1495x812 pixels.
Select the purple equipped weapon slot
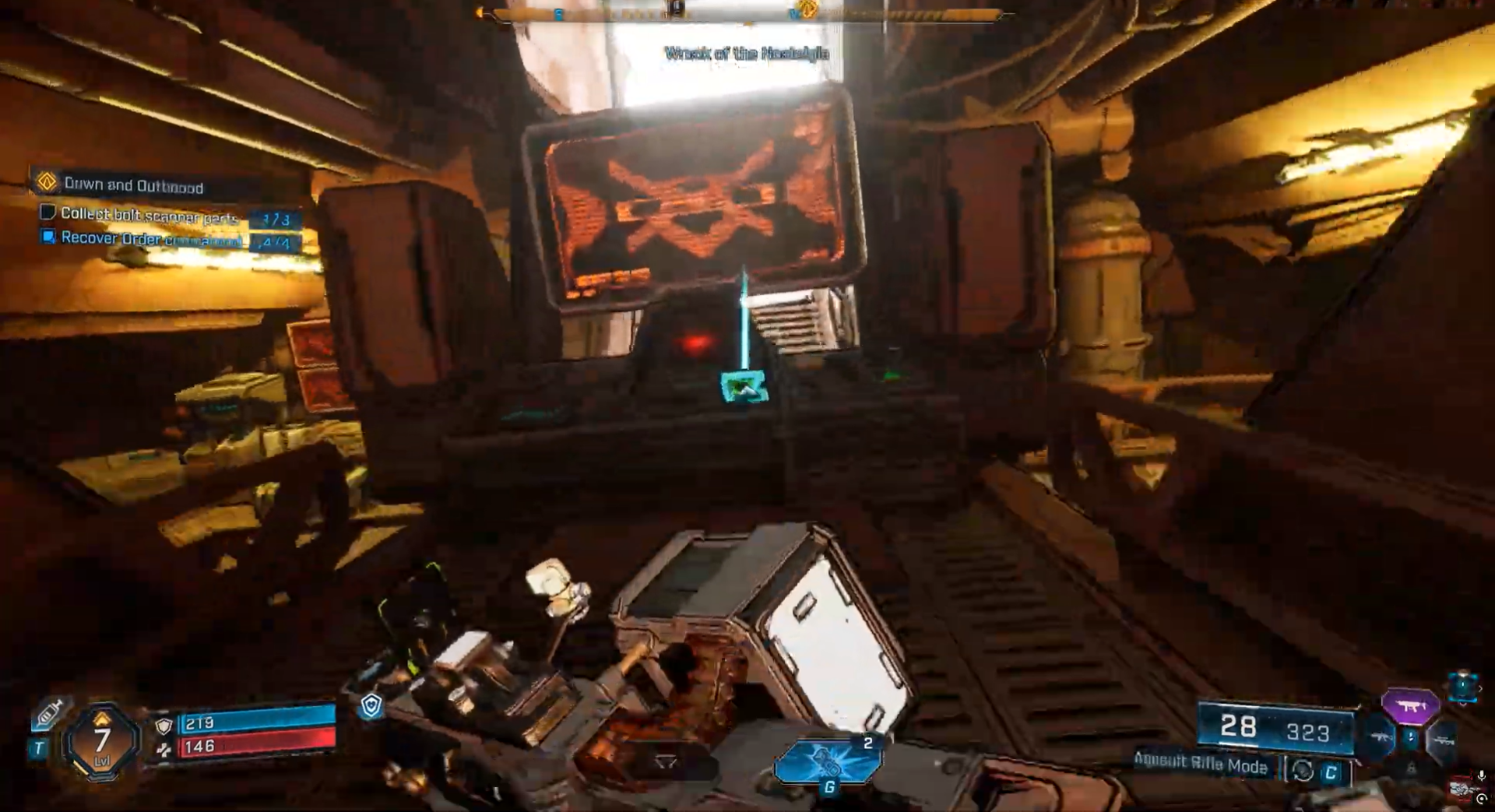click(1409, 707)
